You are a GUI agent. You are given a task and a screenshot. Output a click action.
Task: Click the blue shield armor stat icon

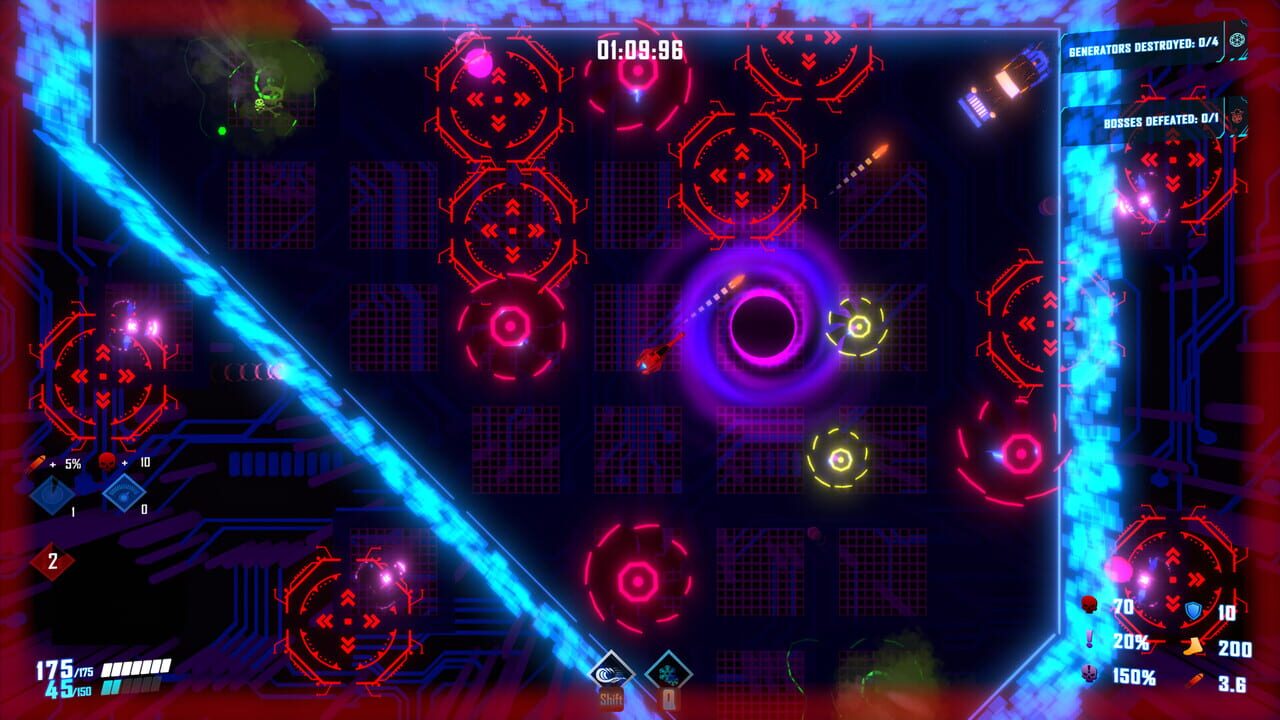[1193, 611]
